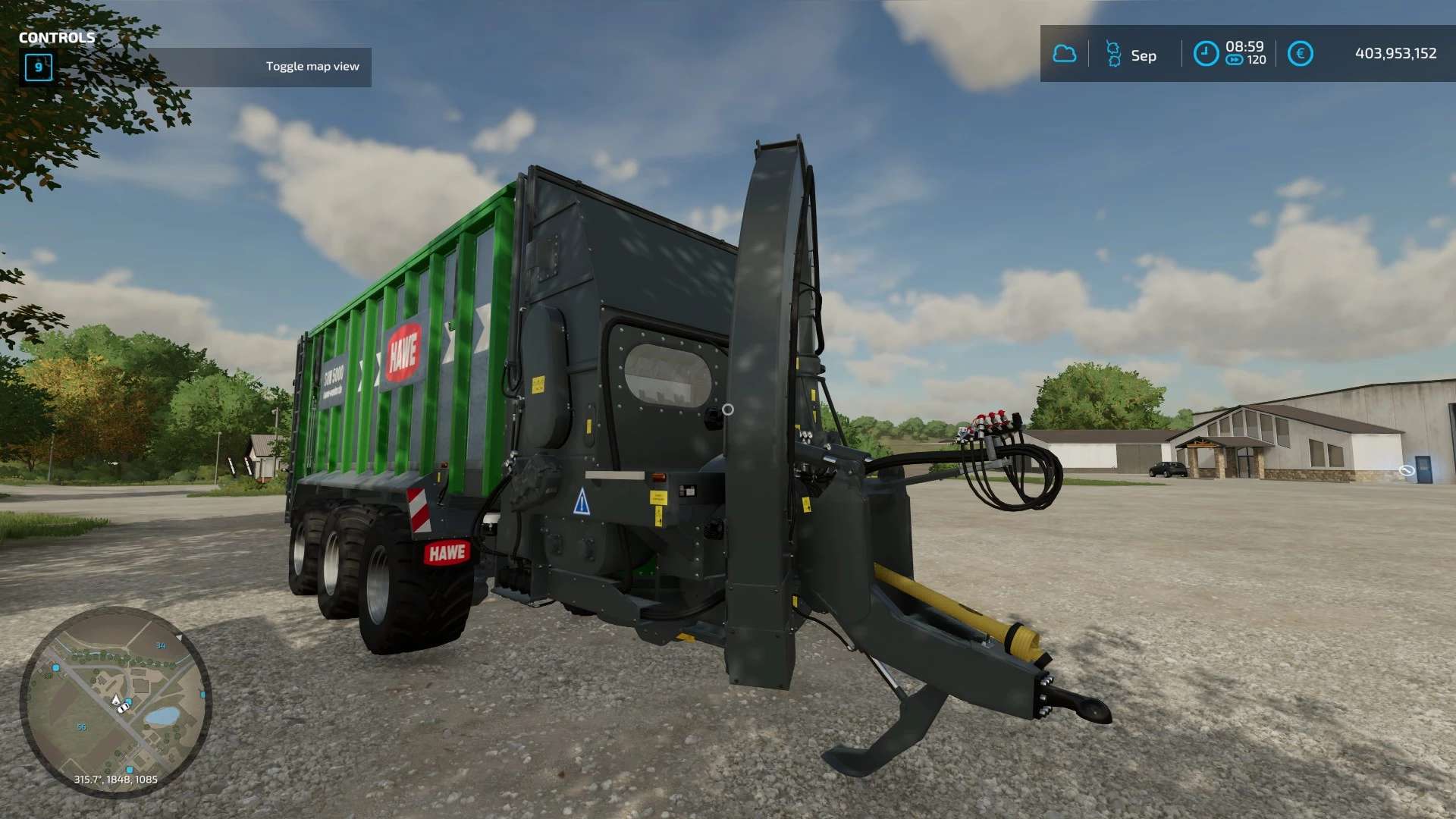Select the season icon beside Sep
The image size is (1456, 819).
click(1113, 54)
